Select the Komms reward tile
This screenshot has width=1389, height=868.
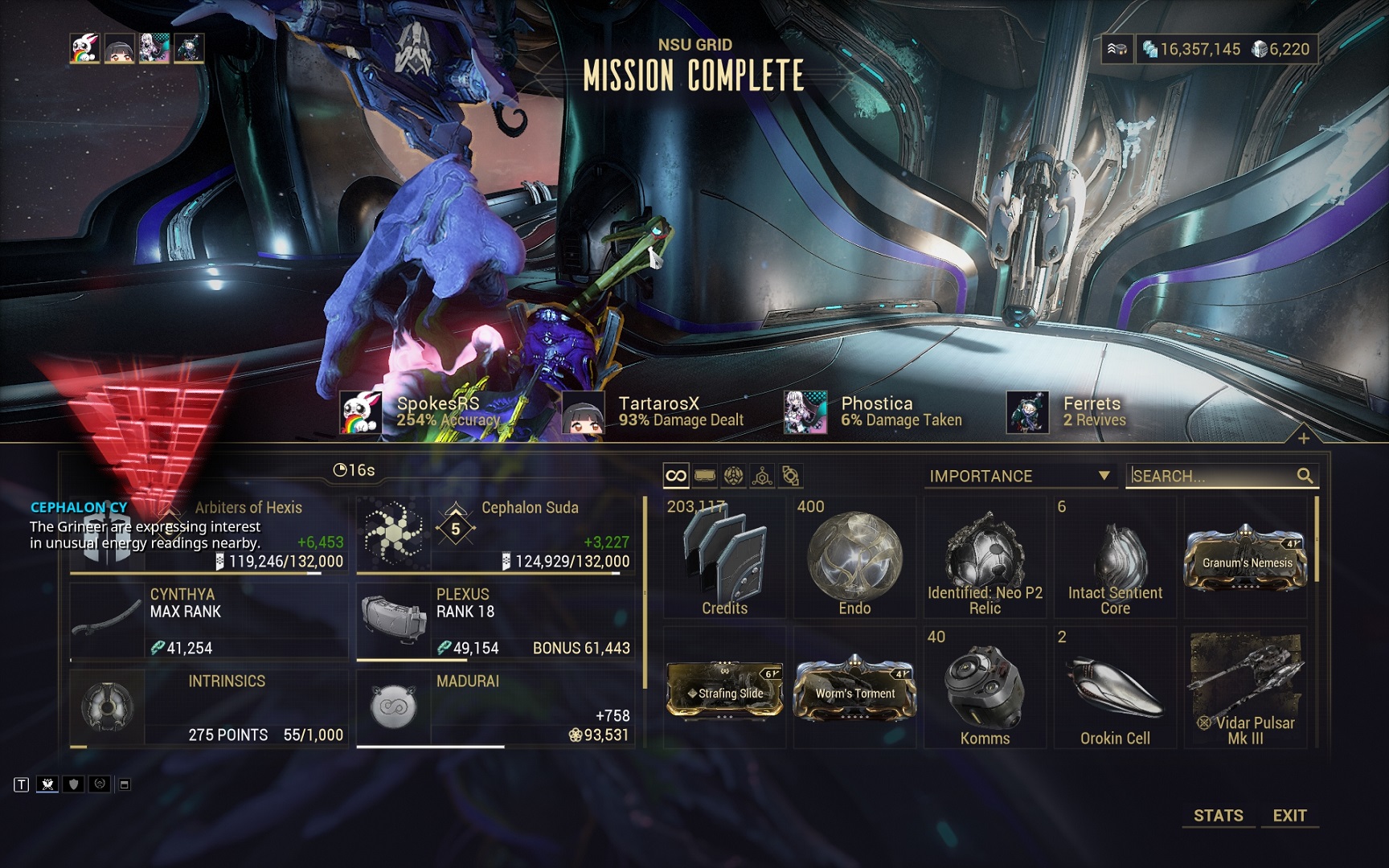(x=985, y=690)
